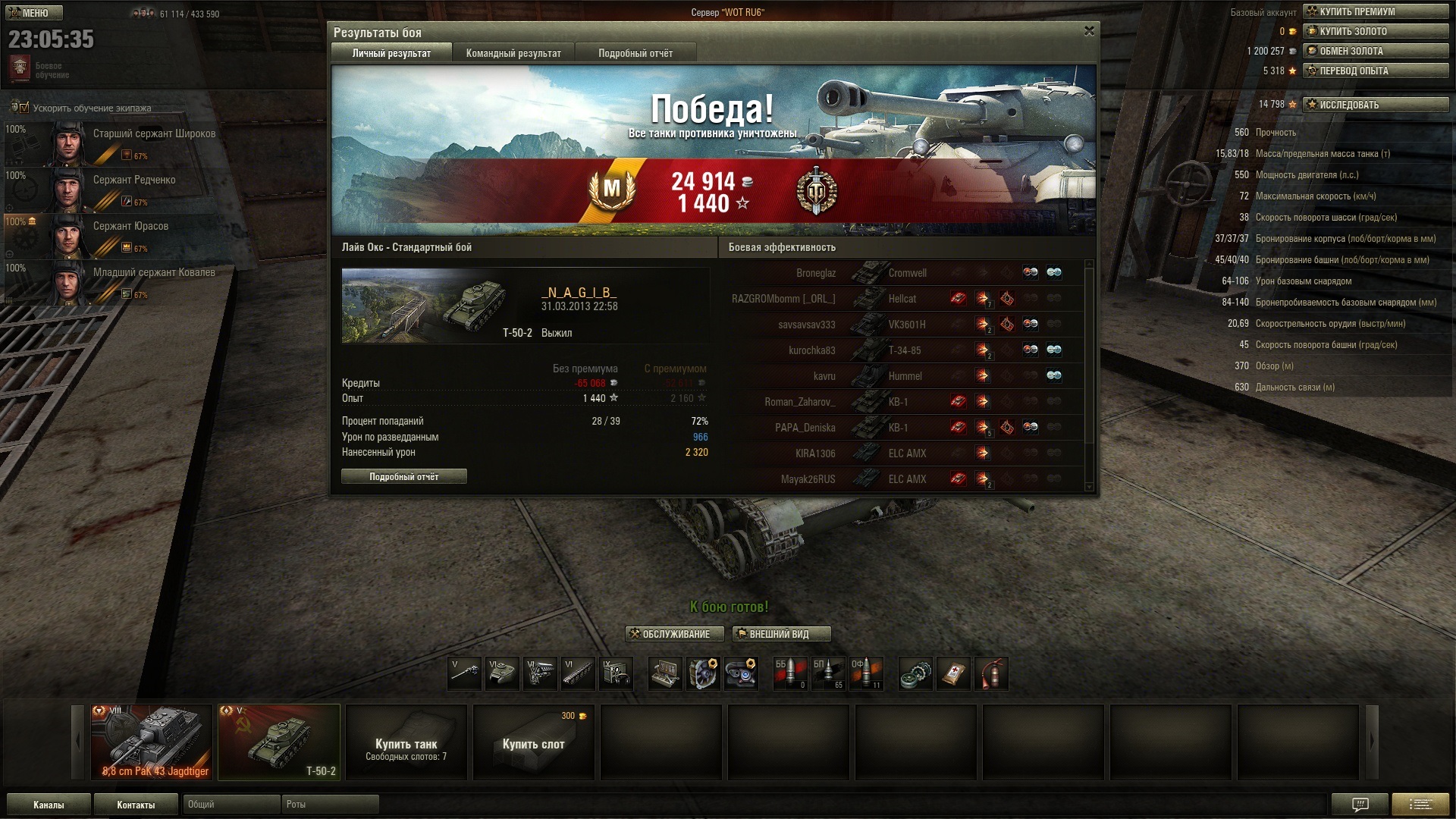The width and height of the screenshot is (1456, 819).
Task: Open the Каналы chat channels
Action: click(49, 805)
